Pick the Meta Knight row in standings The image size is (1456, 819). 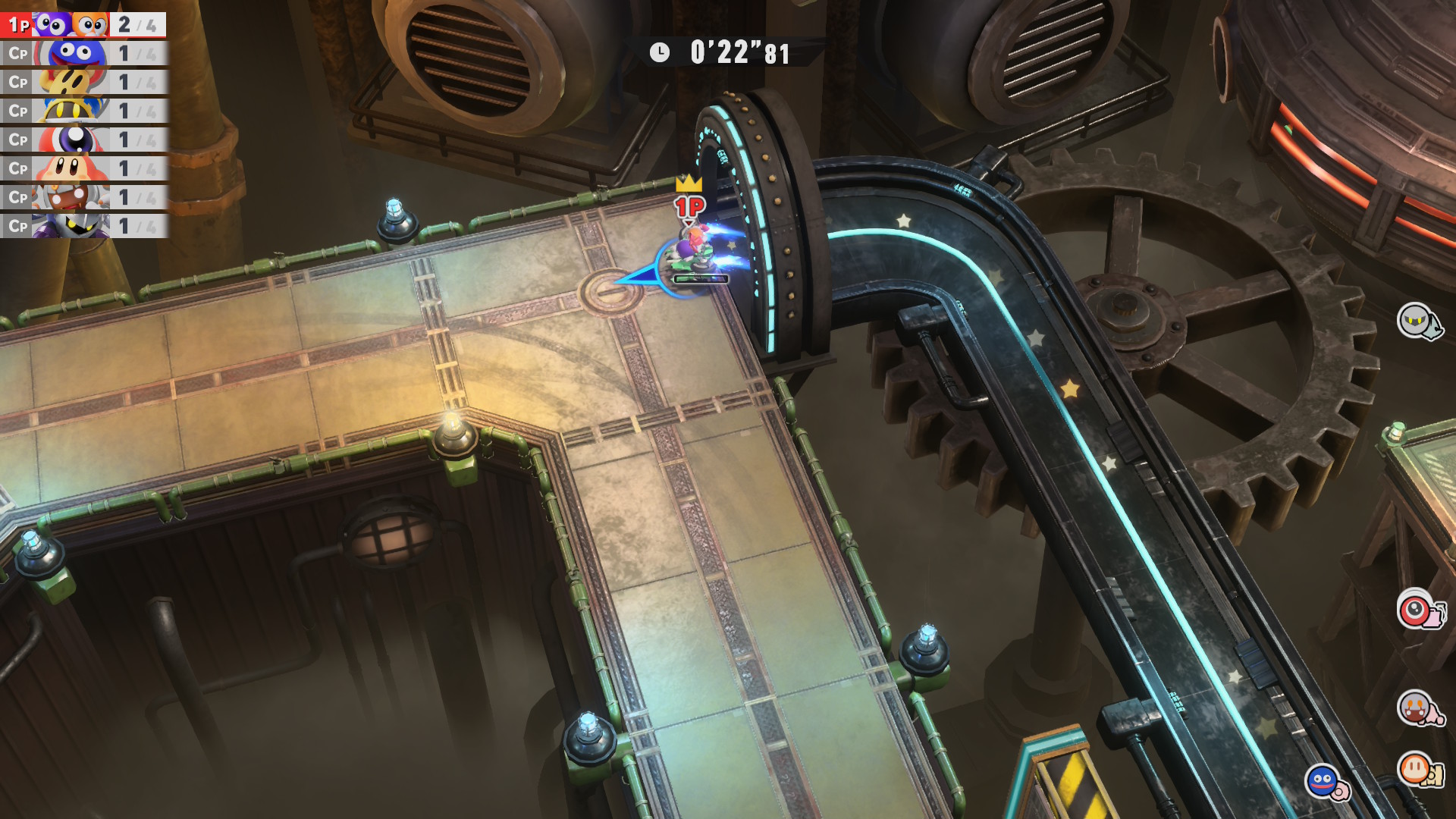[x=83, y=226]
